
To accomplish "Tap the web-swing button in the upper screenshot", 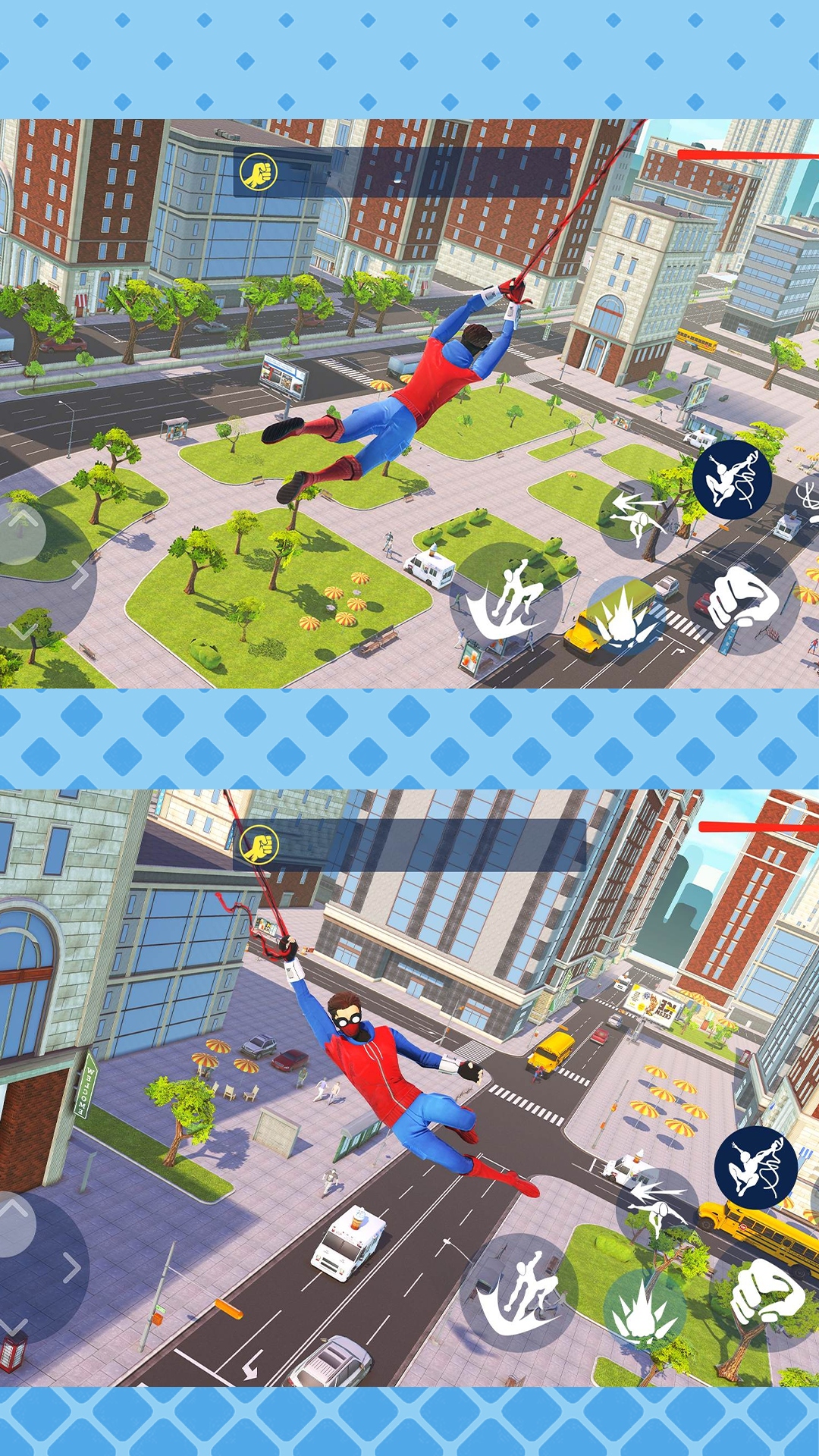I will point(732,479).
